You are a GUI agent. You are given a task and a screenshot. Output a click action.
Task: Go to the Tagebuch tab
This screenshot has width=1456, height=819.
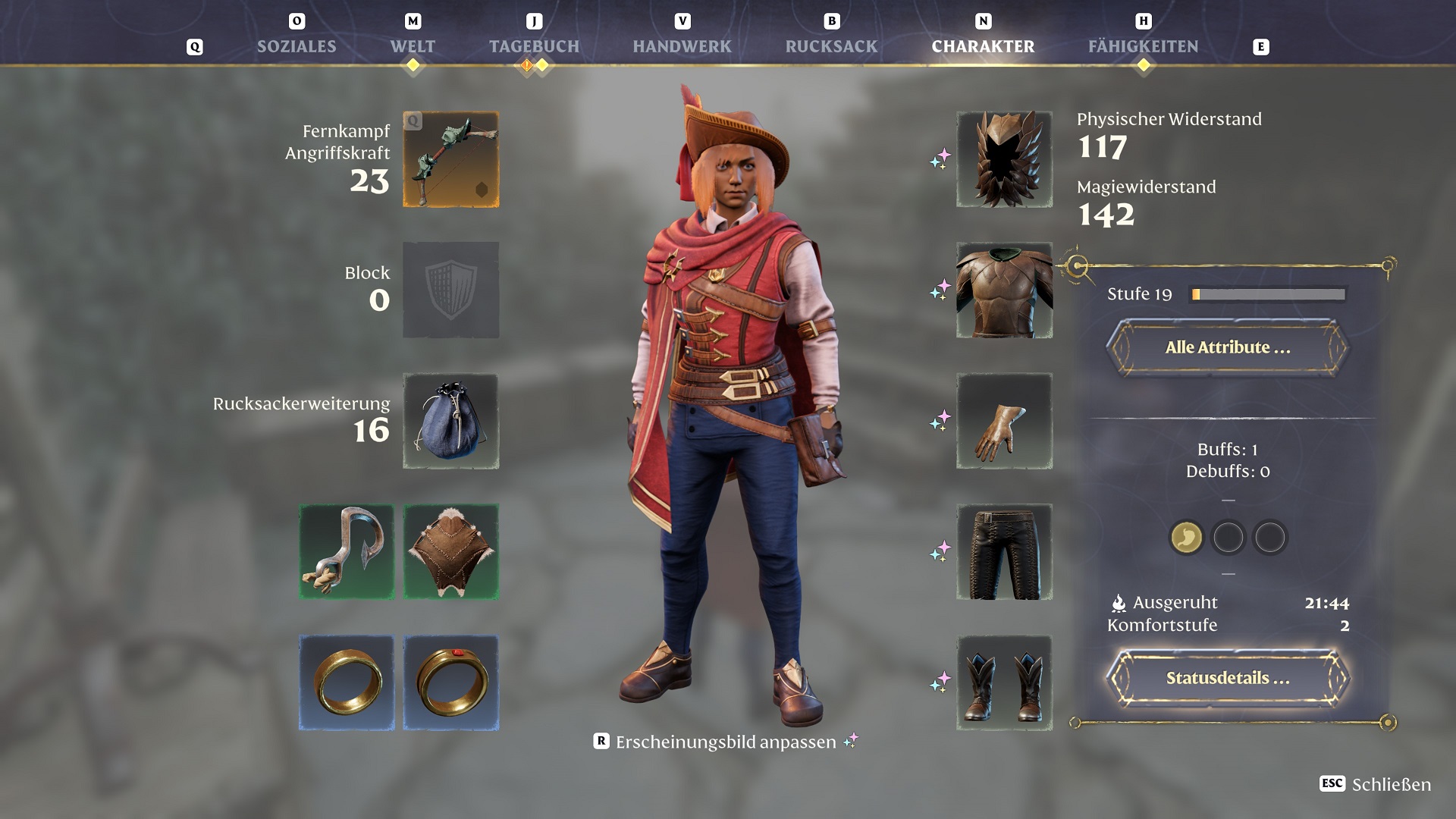(534, 46)
